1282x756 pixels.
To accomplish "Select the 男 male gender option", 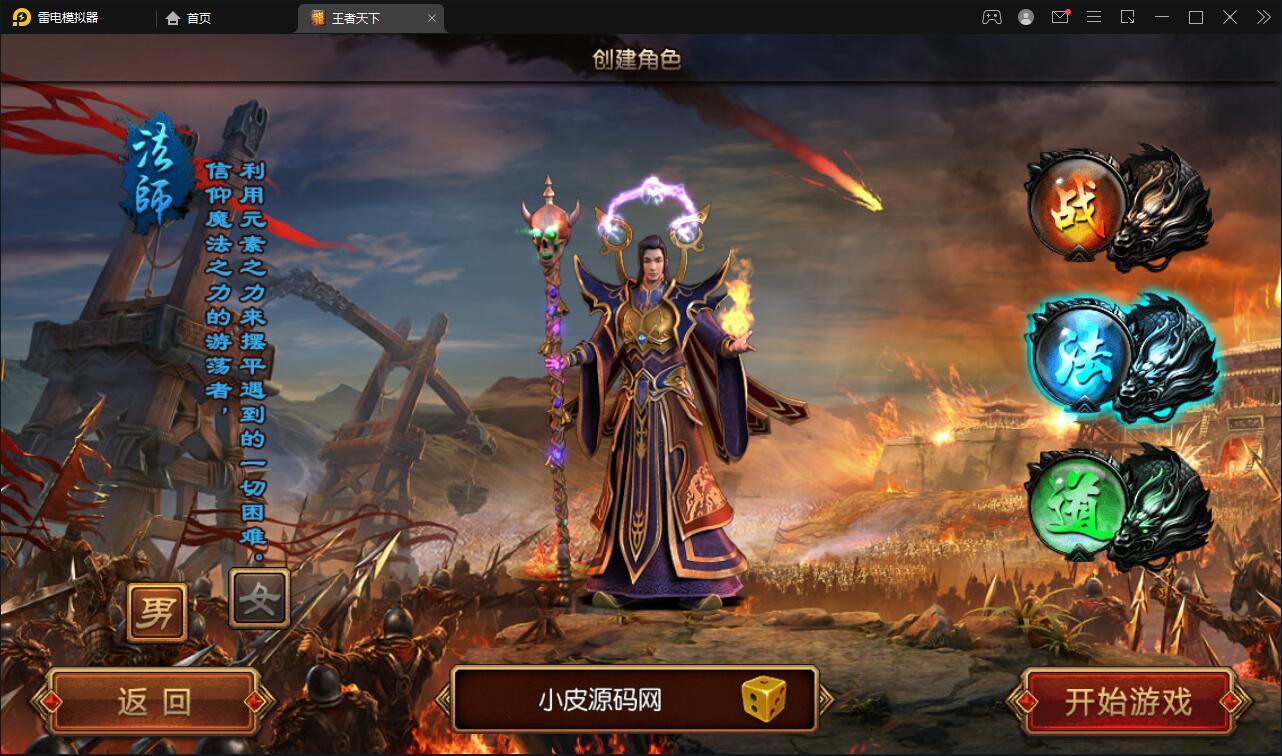I will [158, 610].
